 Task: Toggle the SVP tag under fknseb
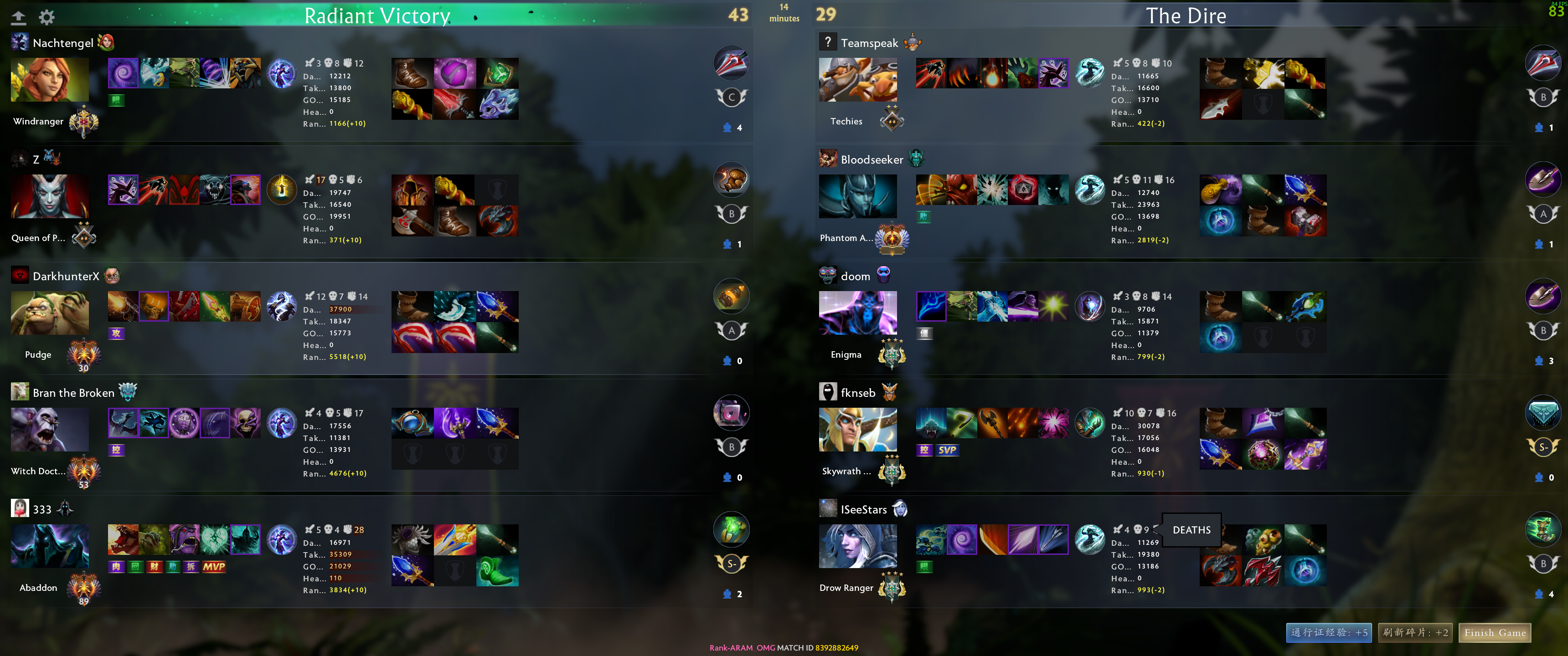948,450
